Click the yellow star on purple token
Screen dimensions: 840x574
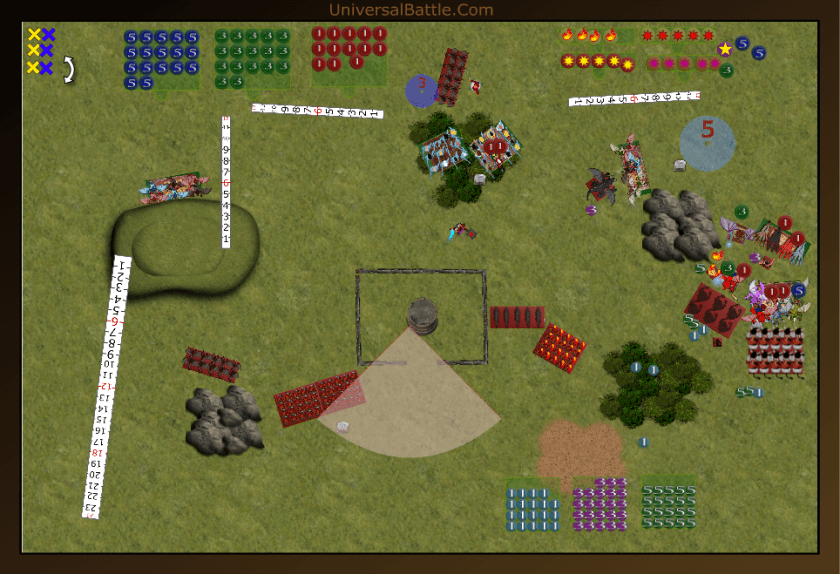click(725, 48)
